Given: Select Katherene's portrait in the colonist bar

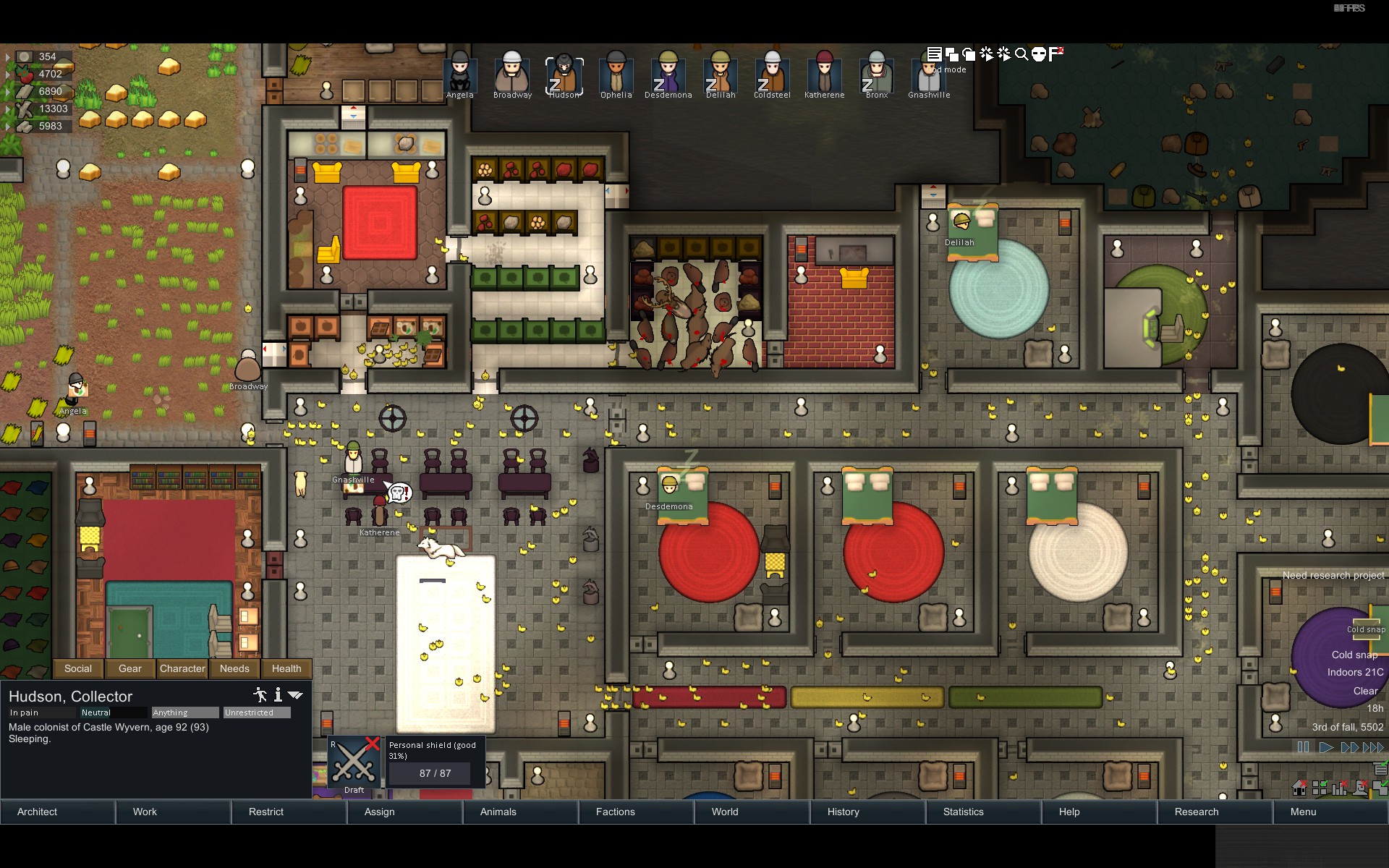Looking at the screenshot, I should pyautogui.click(x=824, y=74).
